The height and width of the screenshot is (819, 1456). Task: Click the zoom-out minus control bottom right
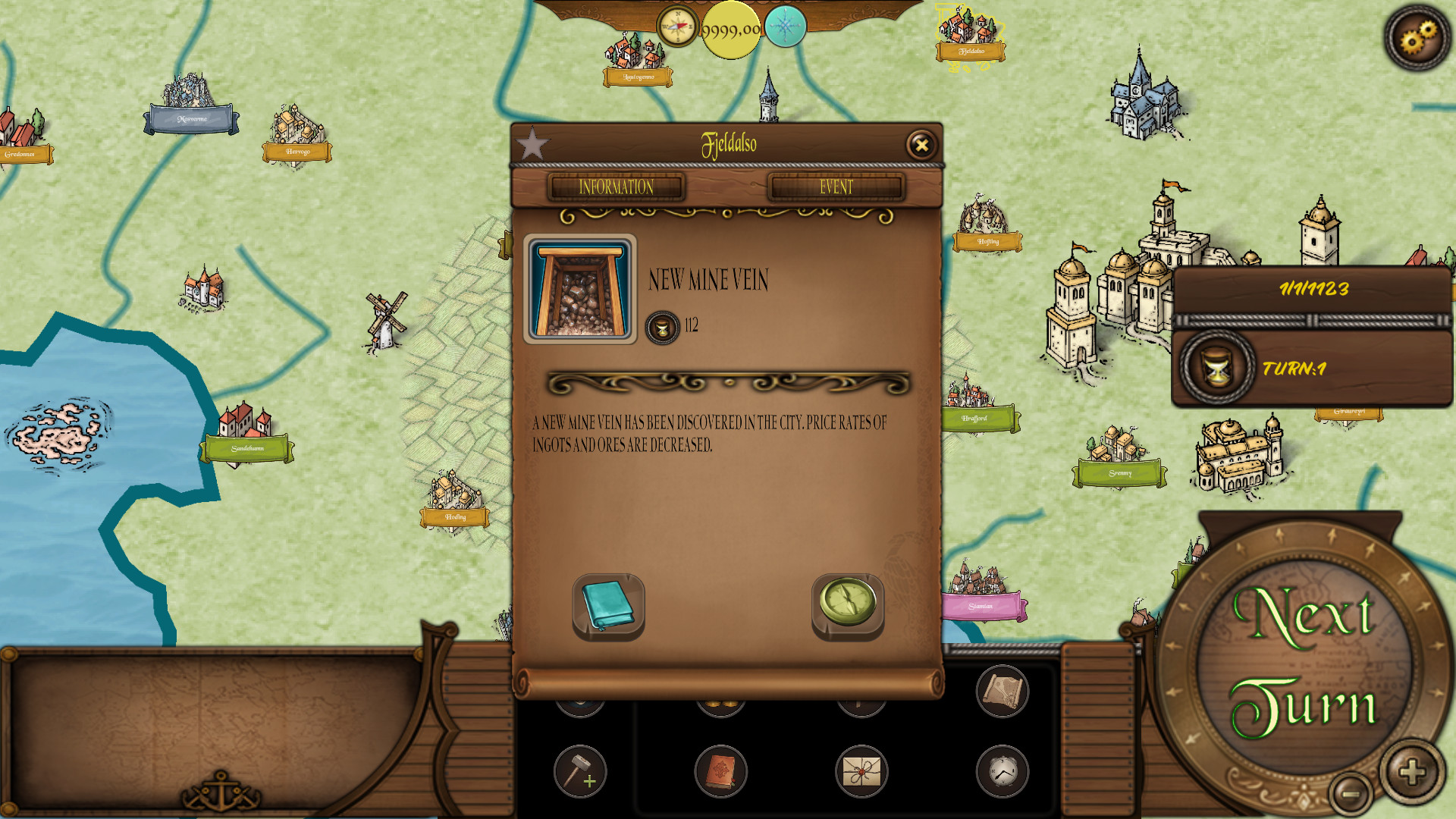pos(1351,795)
